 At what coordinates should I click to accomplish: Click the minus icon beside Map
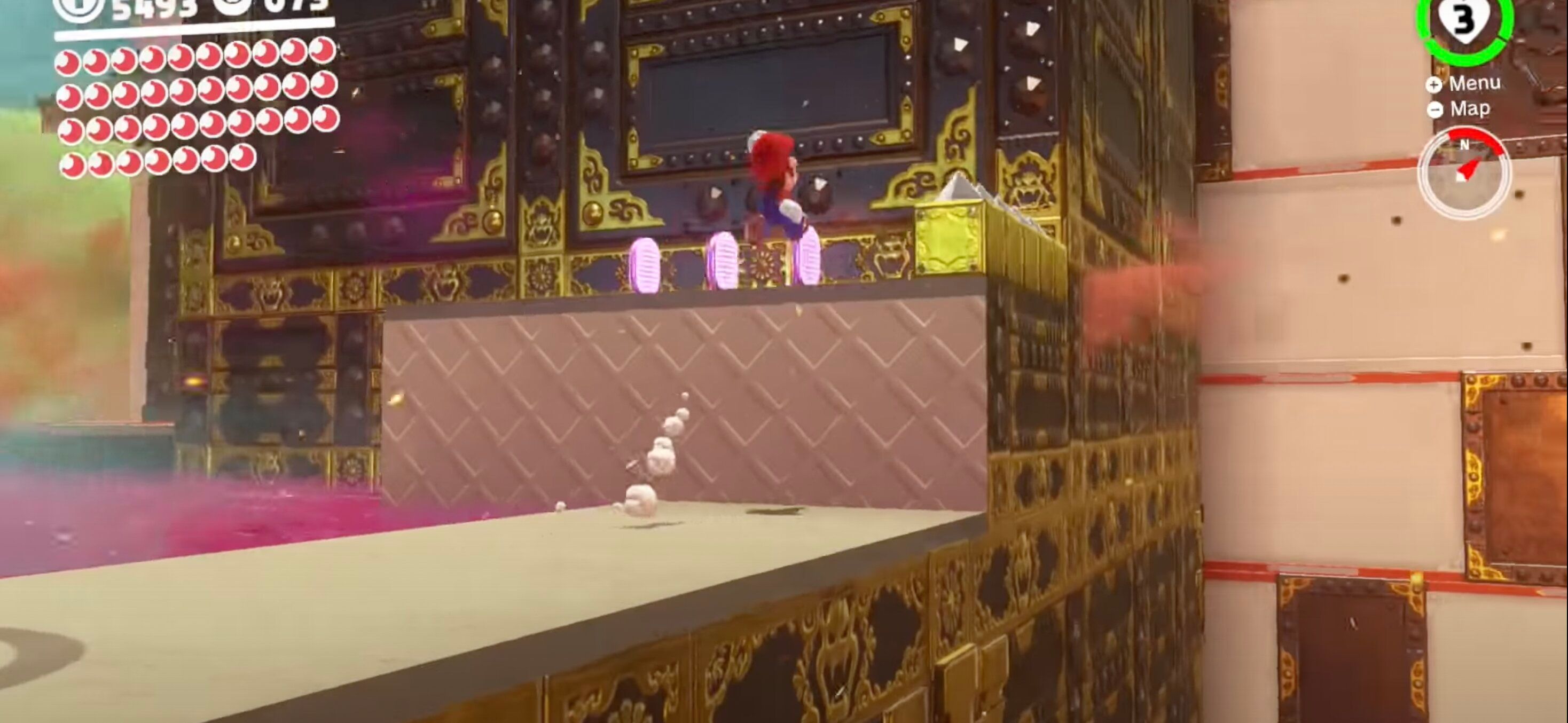[x=1436, y=109]
